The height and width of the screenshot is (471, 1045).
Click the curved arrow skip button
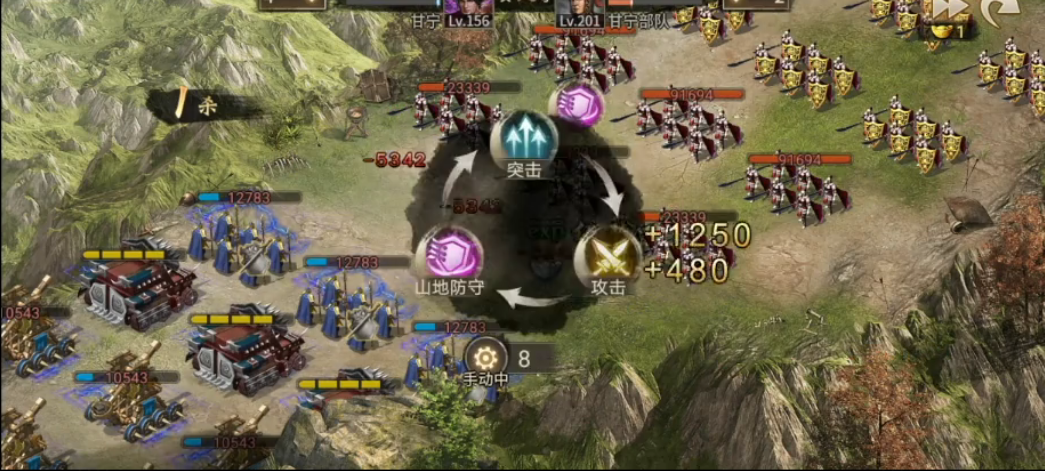click(x=999, y=11)
